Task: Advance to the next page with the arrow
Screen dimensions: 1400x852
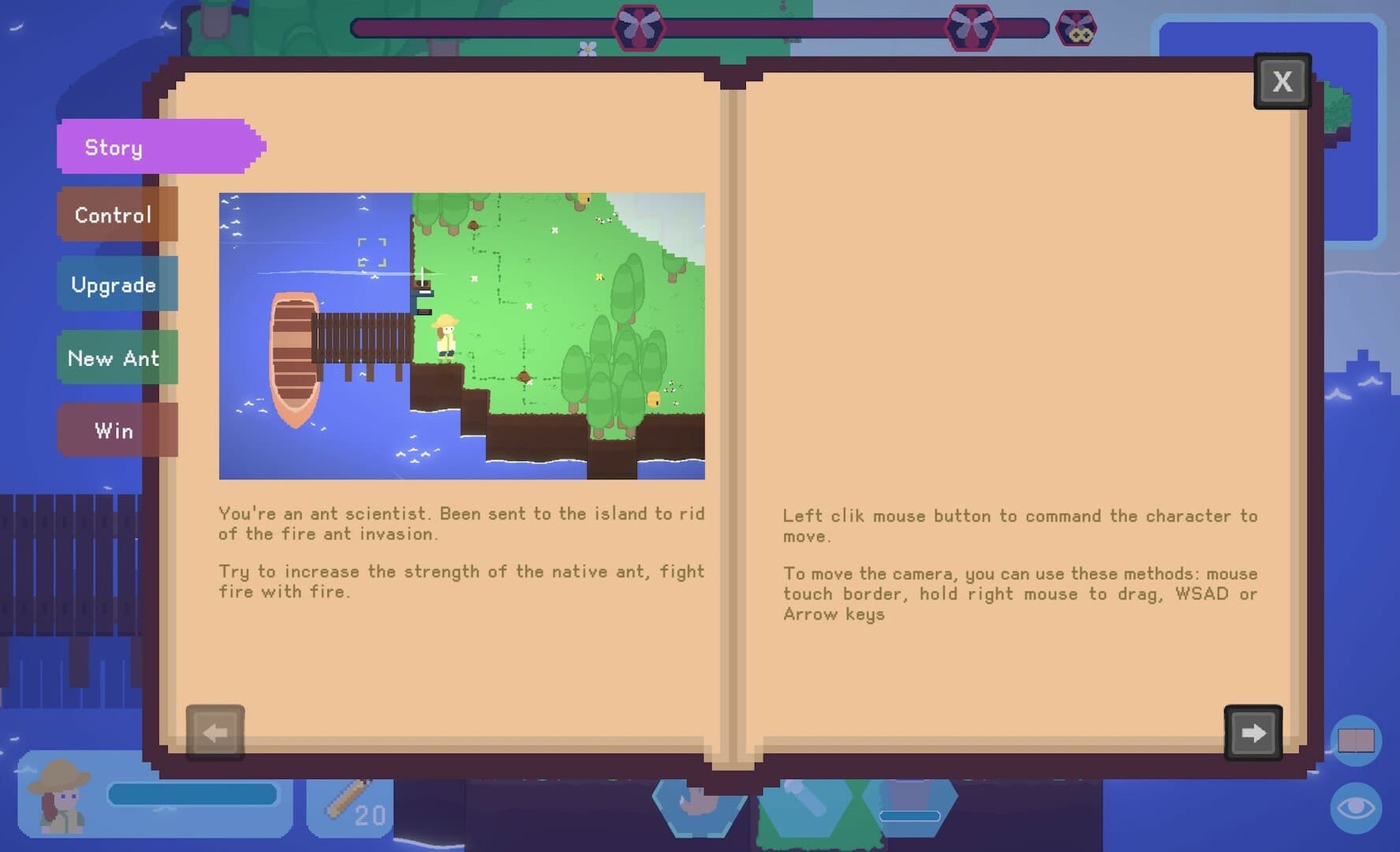Action: pos(1253,732)
